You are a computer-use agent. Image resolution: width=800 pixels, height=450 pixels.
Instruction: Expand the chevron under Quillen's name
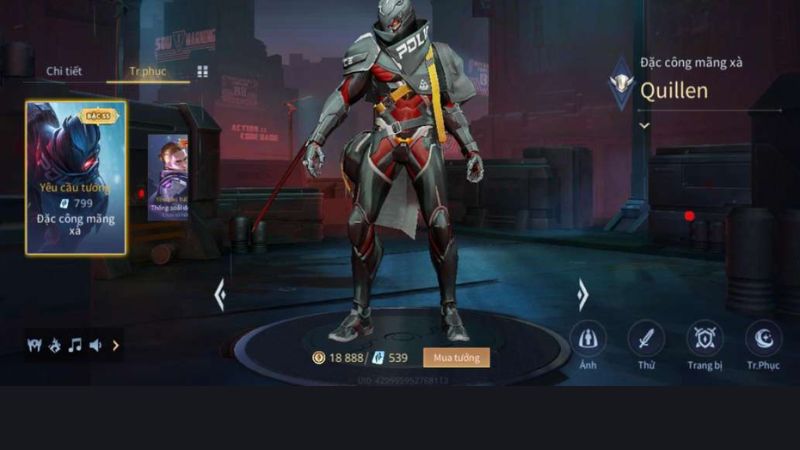click(x=644, y=126)
